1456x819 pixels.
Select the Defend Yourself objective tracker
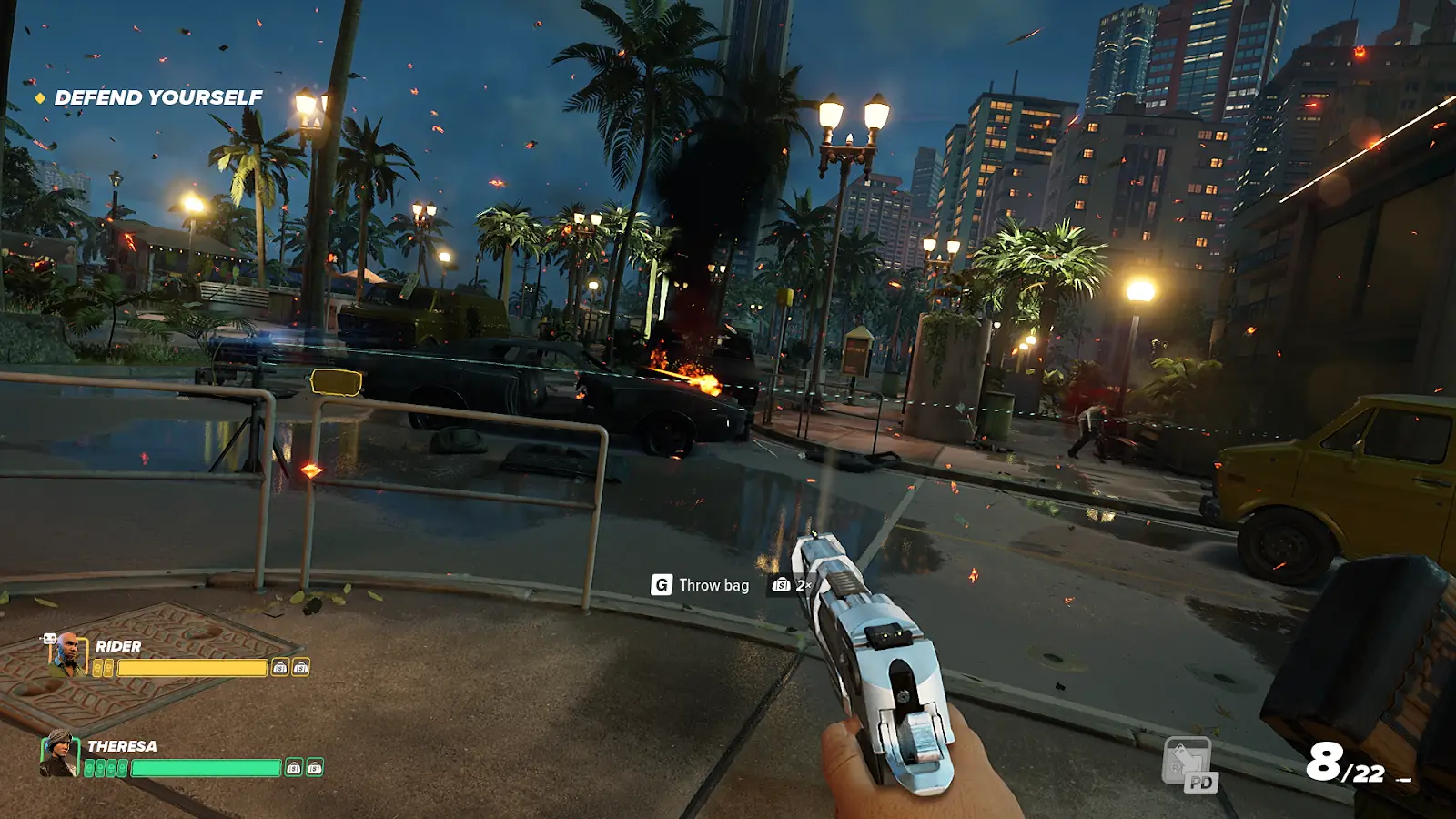[x=157, y=97]
